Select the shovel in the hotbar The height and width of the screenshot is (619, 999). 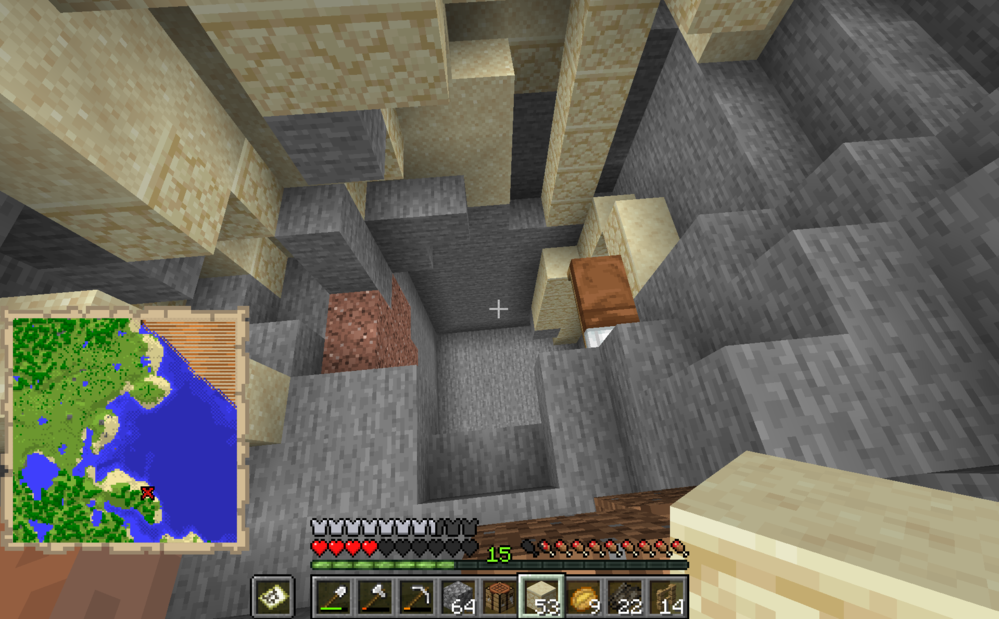click(334, 597)
